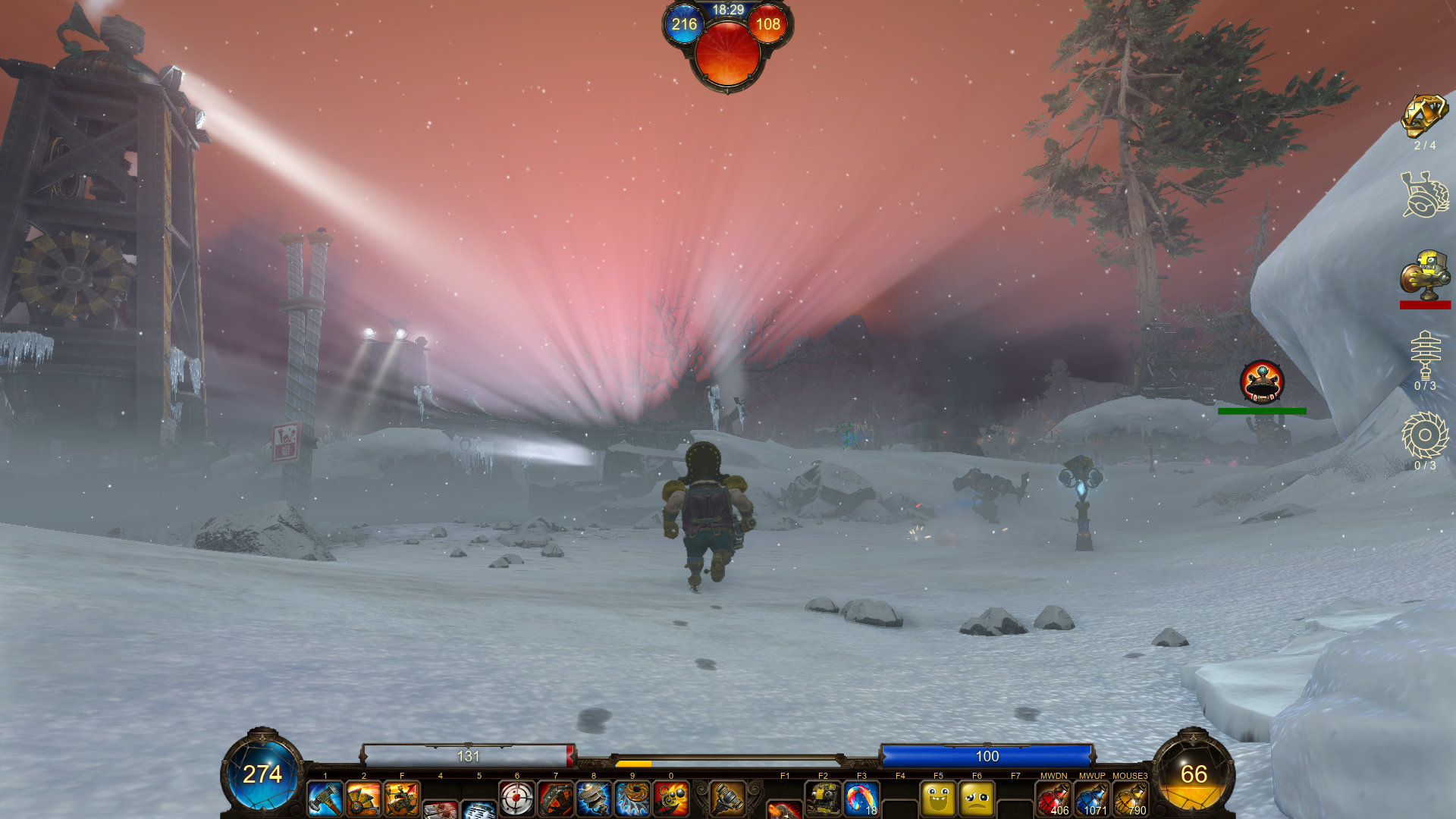Activate the spiked trap ability in slot 7
The height and width of the screenshot is (819, 1456).
pyautogui.click(x=556, y=799)
